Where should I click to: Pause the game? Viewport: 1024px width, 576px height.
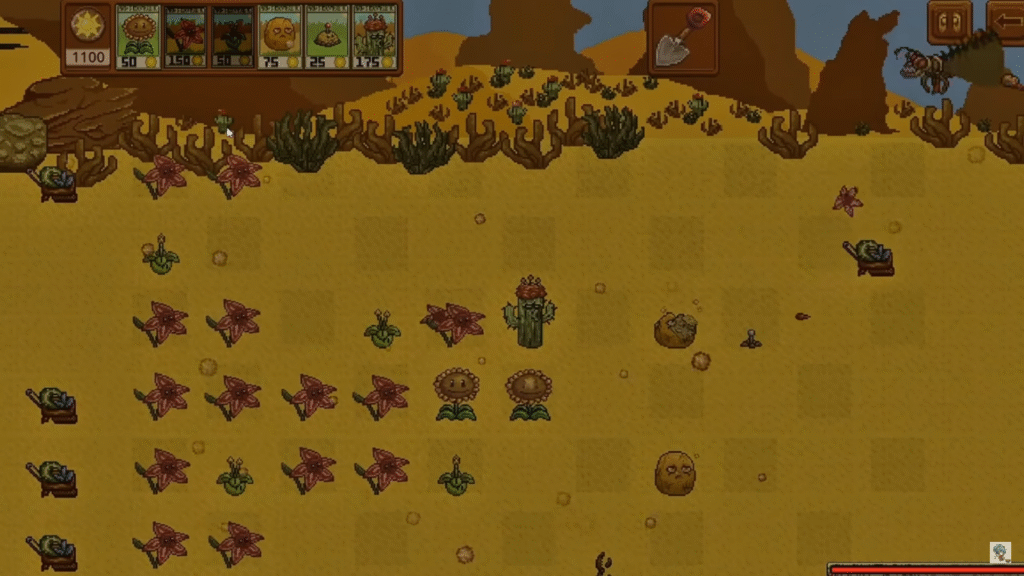[x=948, y=23]
